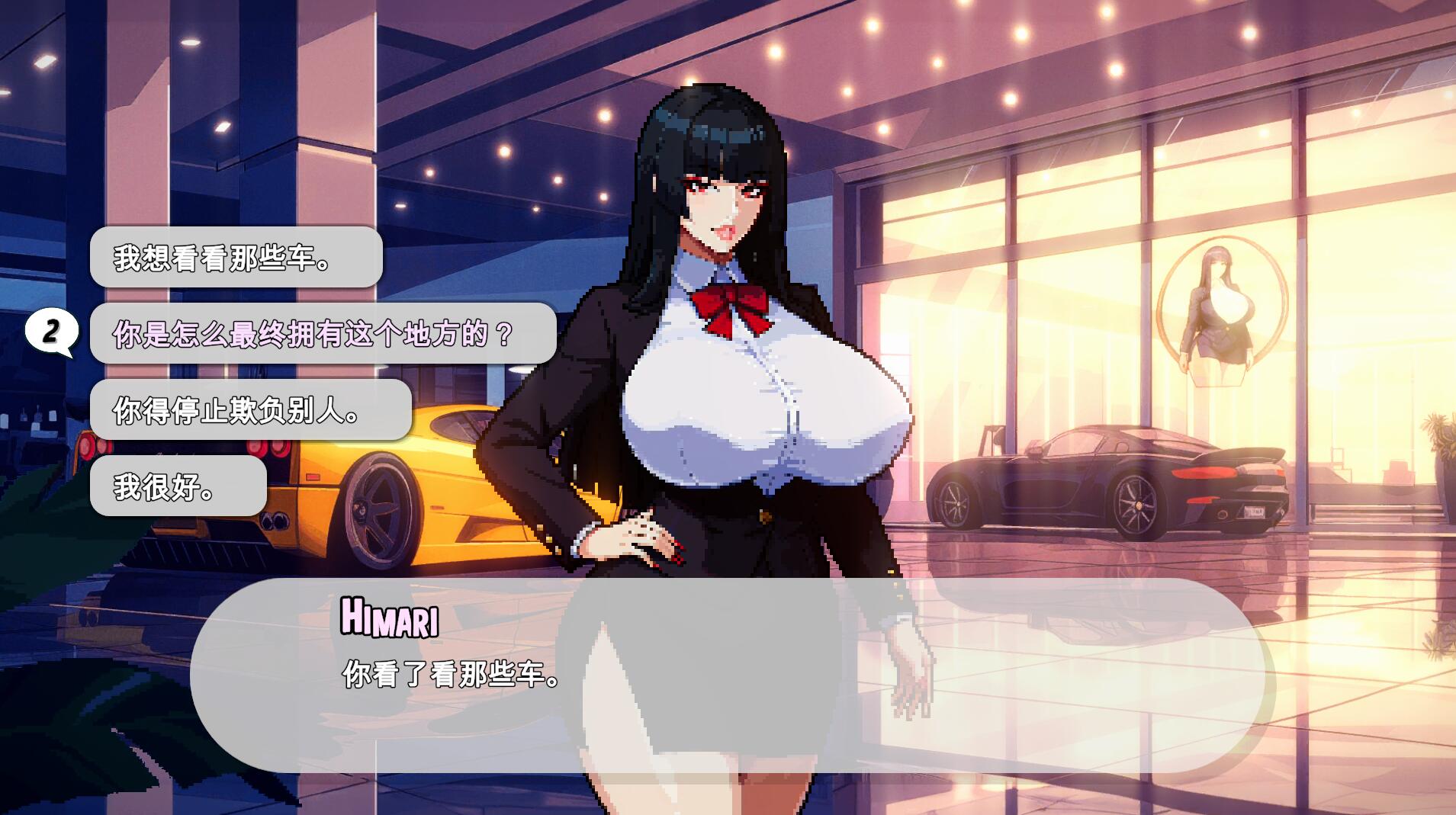This screenshot has width=1456, height=815.
Task: Pick the reply 你得停止欺负别人。
Action: tap(250, 410)
